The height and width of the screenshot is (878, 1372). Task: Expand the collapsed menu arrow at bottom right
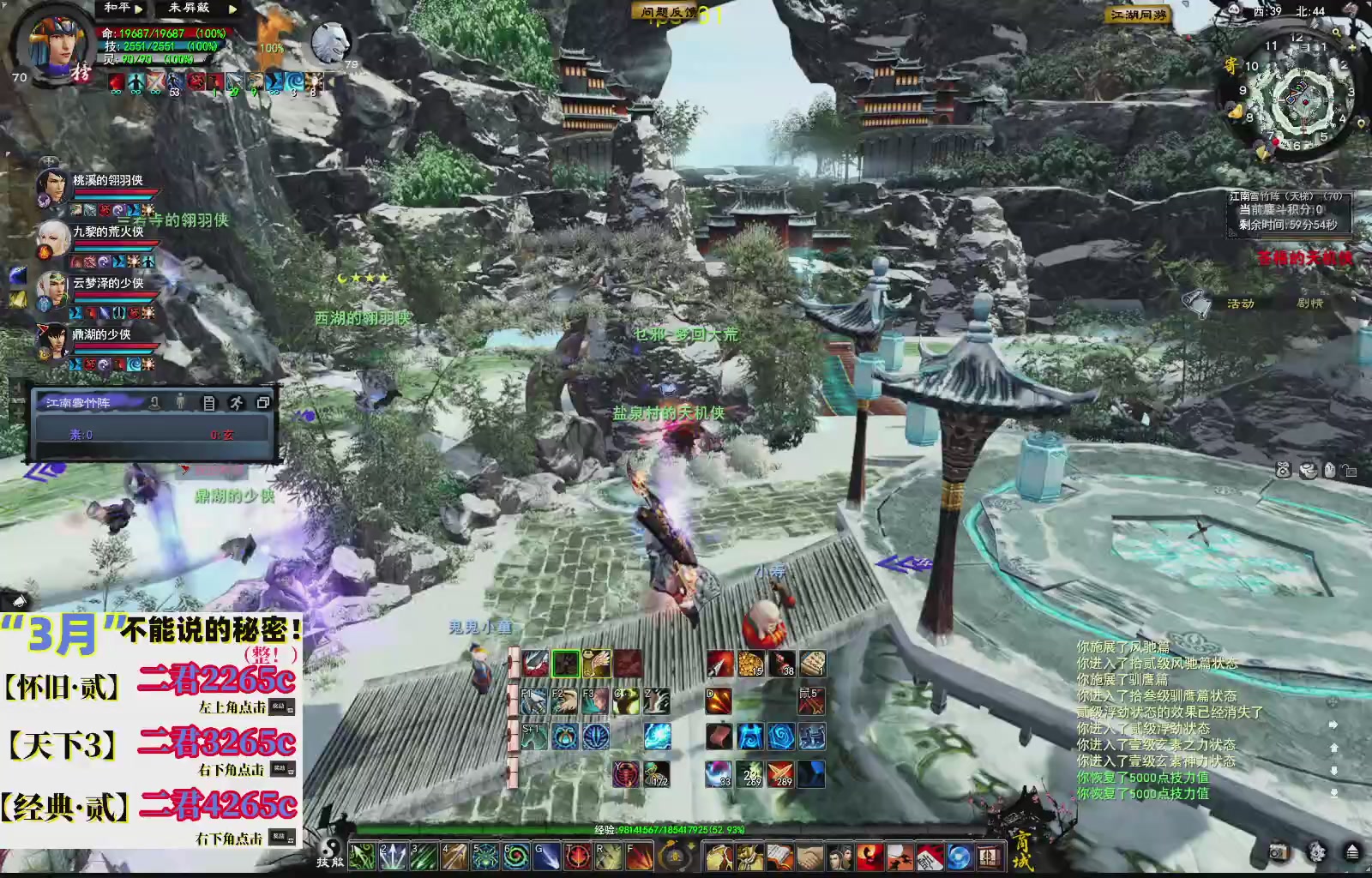coord(1353,852)
